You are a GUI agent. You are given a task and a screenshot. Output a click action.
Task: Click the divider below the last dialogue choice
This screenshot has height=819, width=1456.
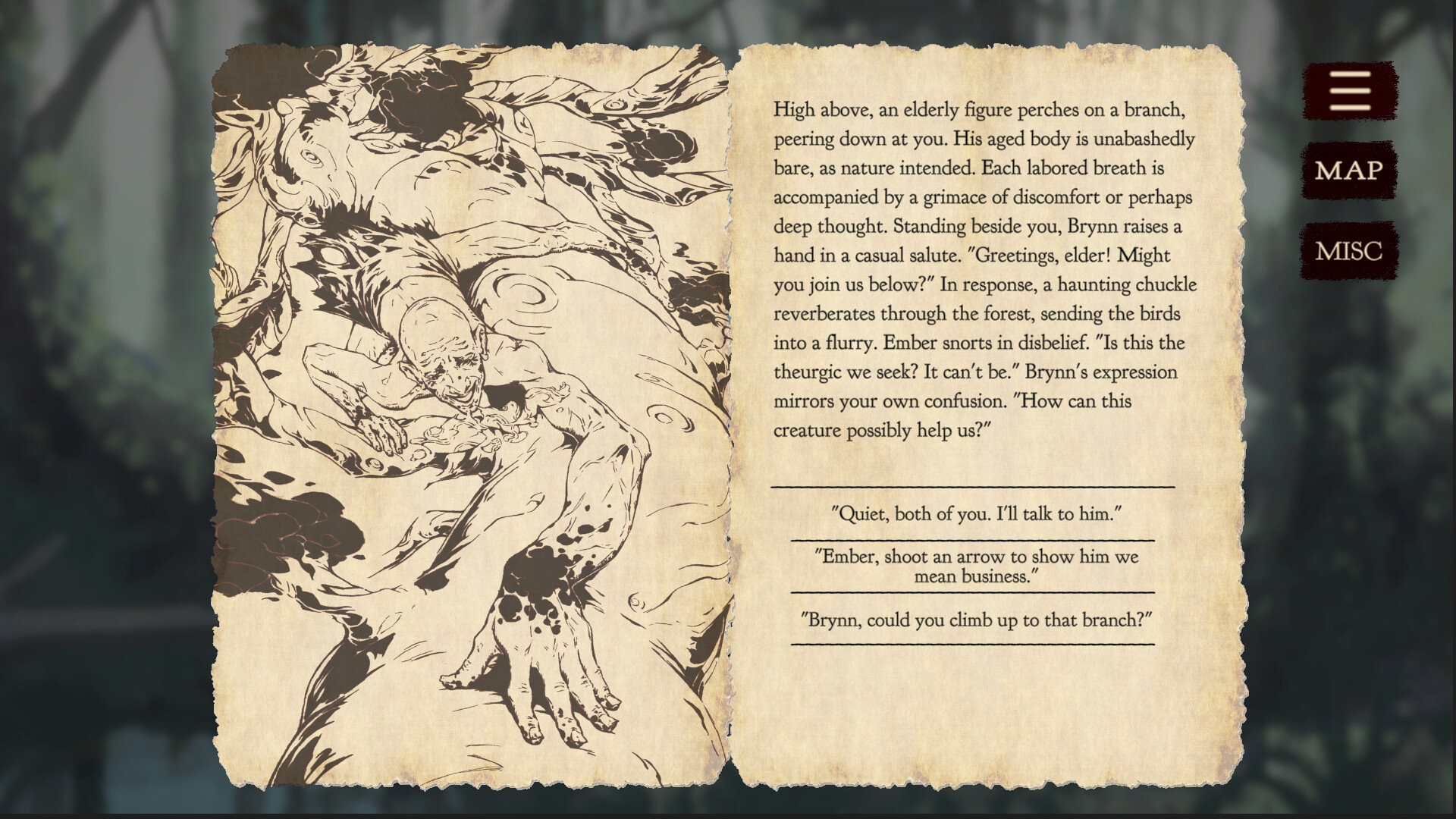974,645
